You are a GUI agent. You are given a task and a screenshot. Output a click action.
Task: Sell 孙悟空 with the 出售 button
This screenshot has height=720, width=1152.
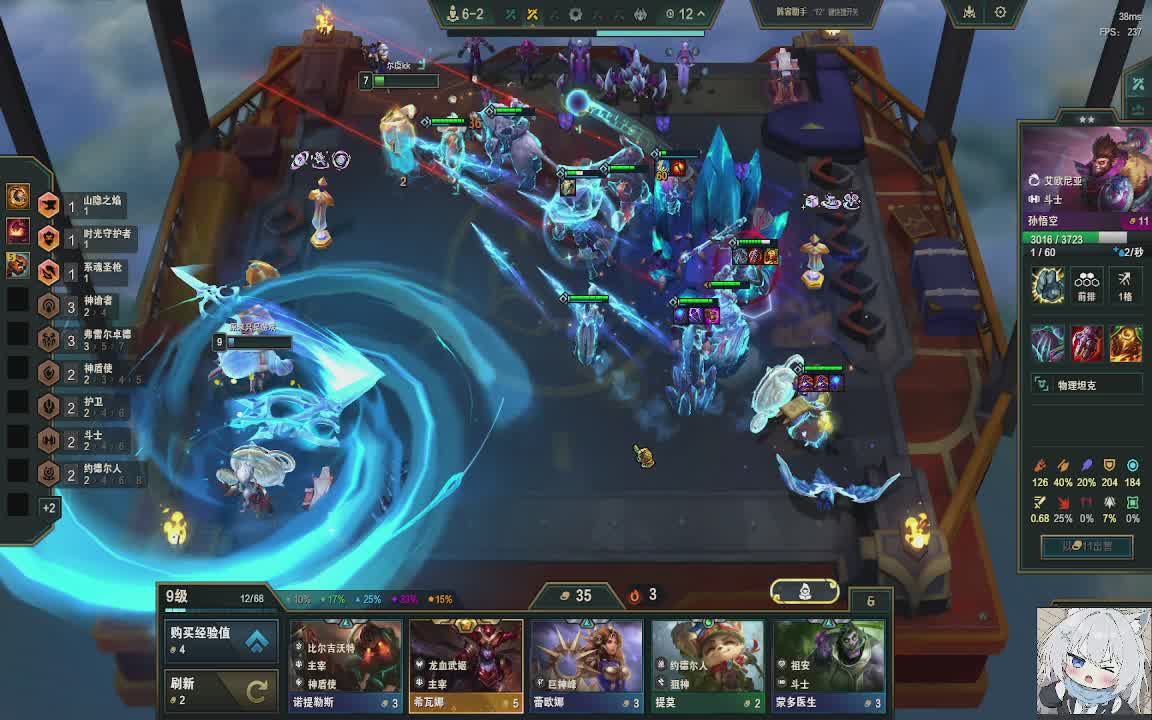[1087, 546]
